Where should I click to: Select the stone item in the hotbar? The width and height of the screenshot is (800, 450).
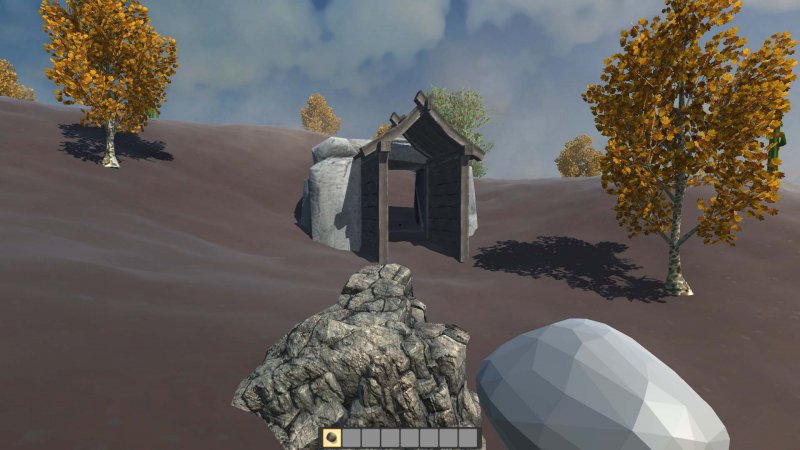tap(332, 438)
